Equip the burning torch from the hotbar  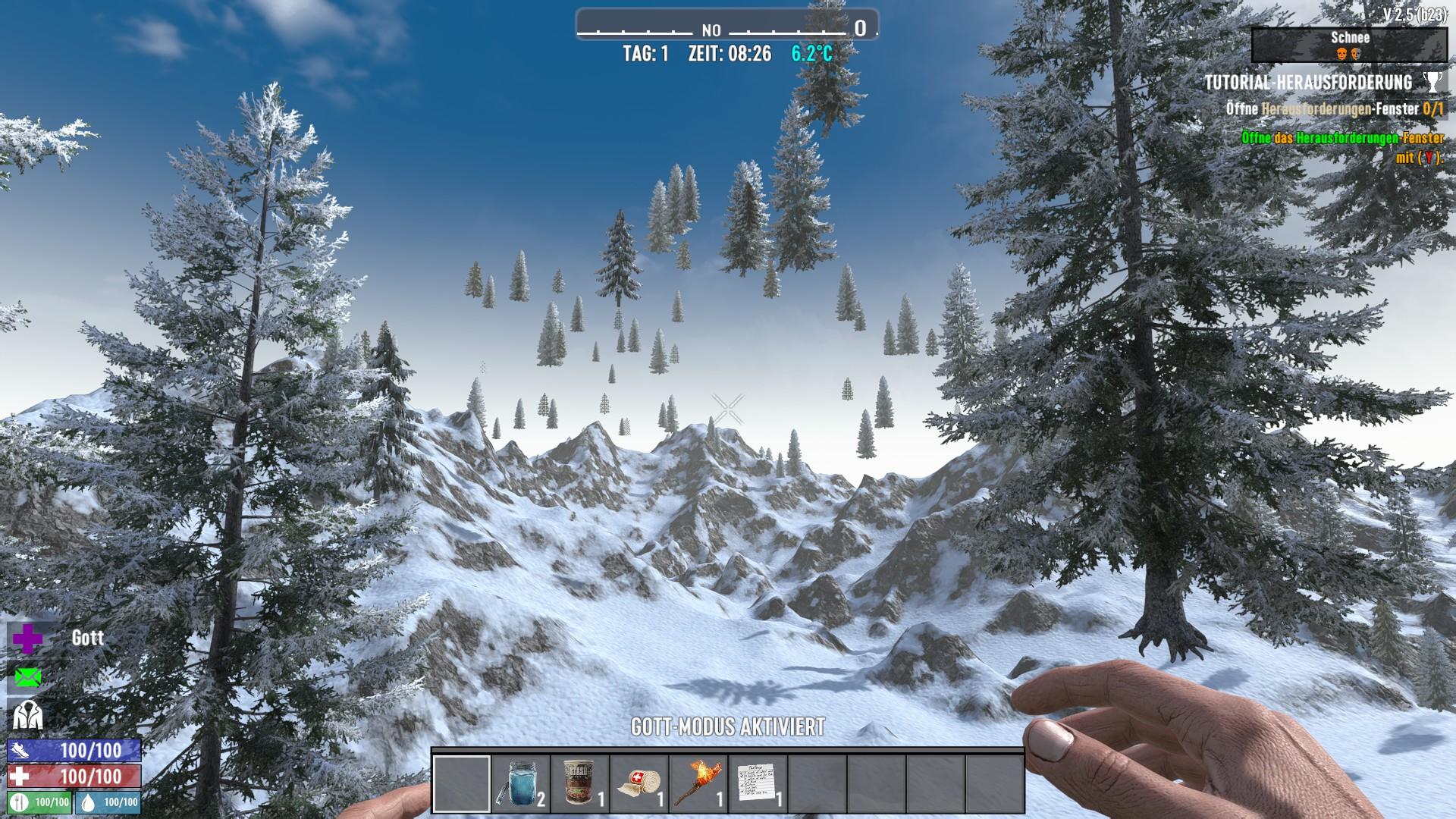(x=698, y=783)
